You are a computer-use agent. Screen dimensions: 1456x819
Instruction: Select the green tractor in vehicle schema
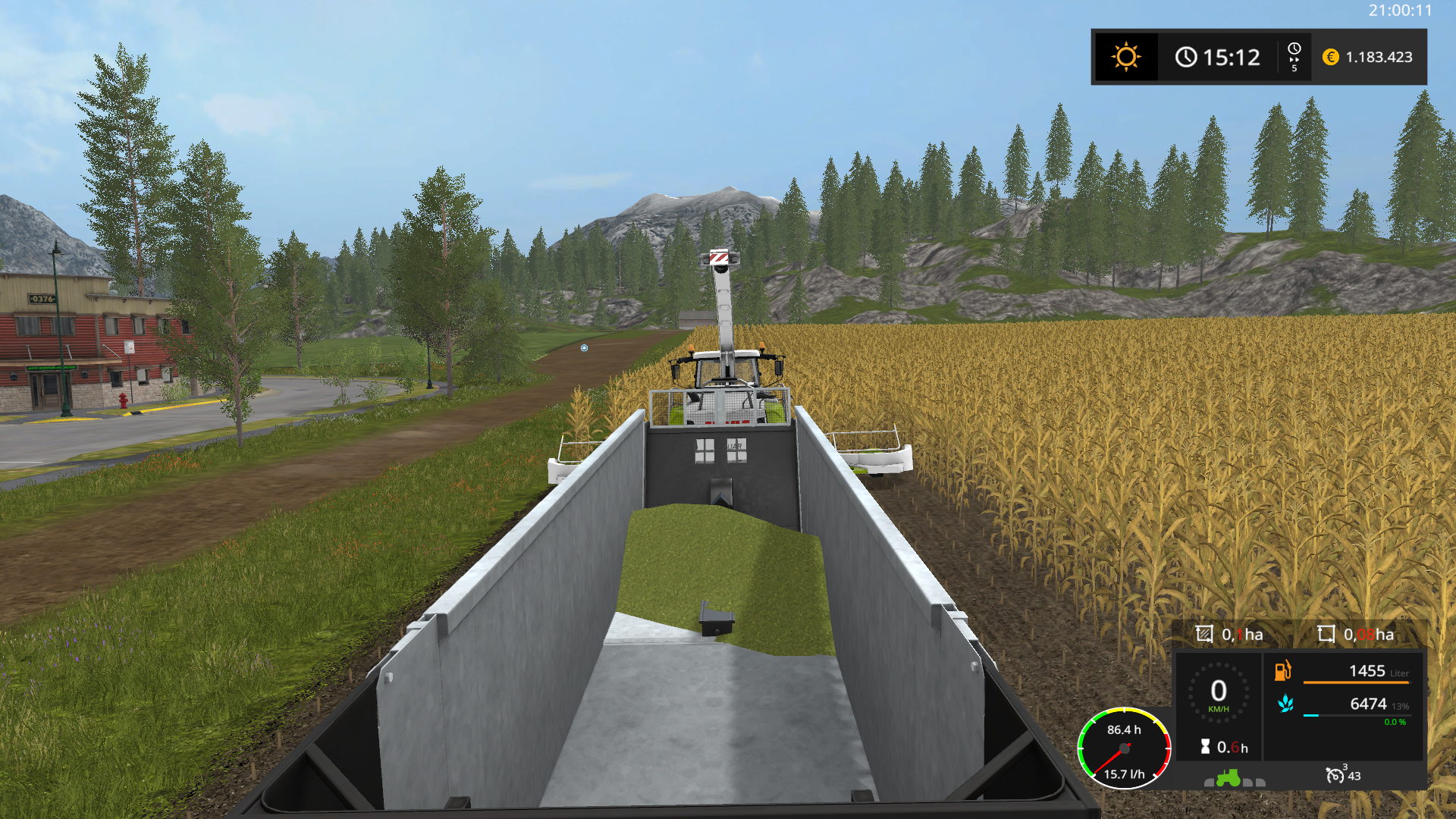pyautogui.click(x=1228, y=778)
